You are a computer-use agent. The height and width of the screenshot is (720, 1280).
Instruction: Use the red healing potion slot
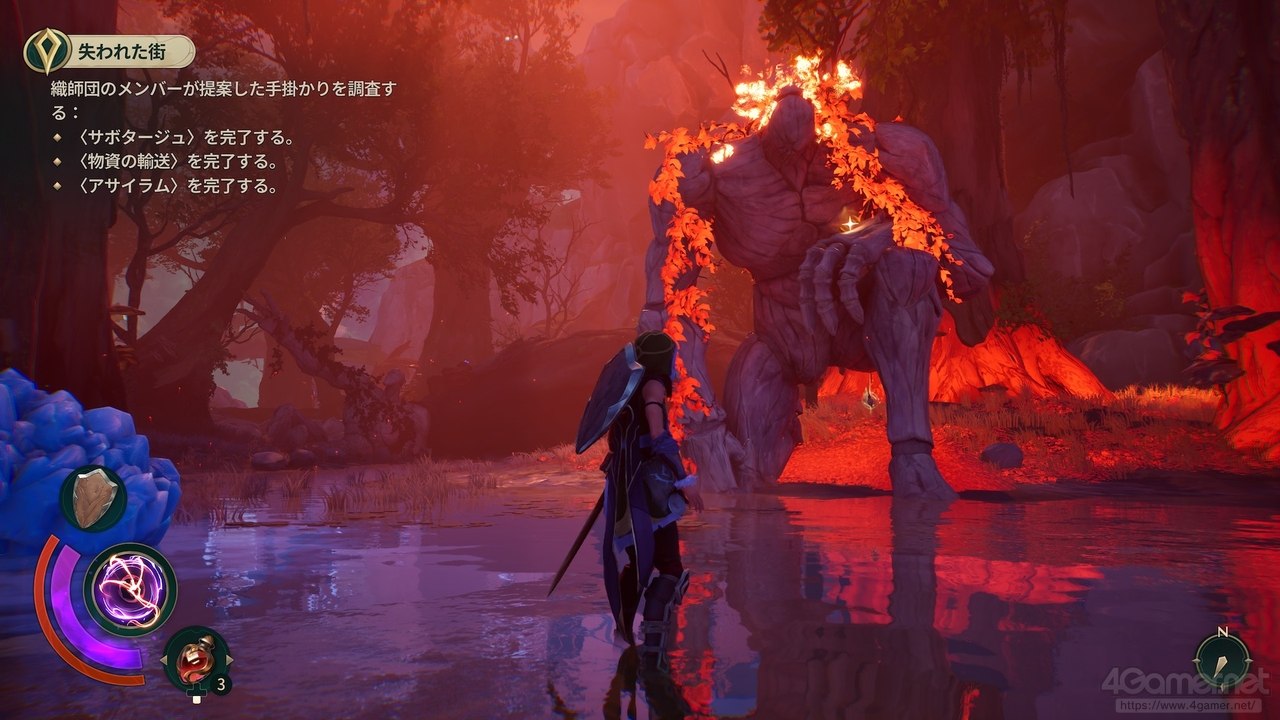(x=196, y=659)
